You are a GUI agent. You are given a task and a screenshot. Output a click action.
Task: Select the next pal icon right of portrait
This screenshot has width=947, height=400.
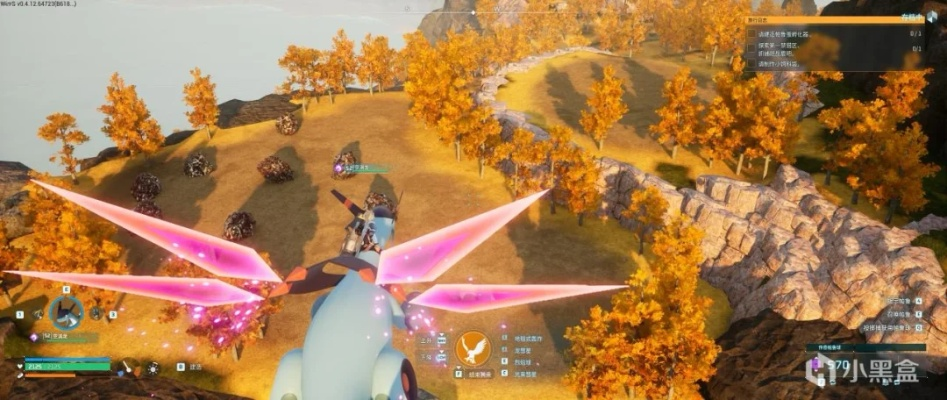[97, 314]
